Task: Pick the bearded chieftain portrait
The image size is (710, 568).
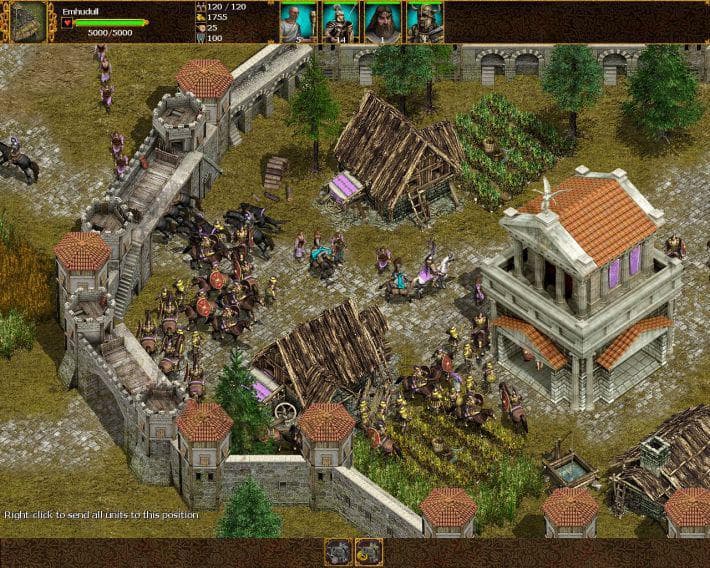Action: tap(383, 21)
